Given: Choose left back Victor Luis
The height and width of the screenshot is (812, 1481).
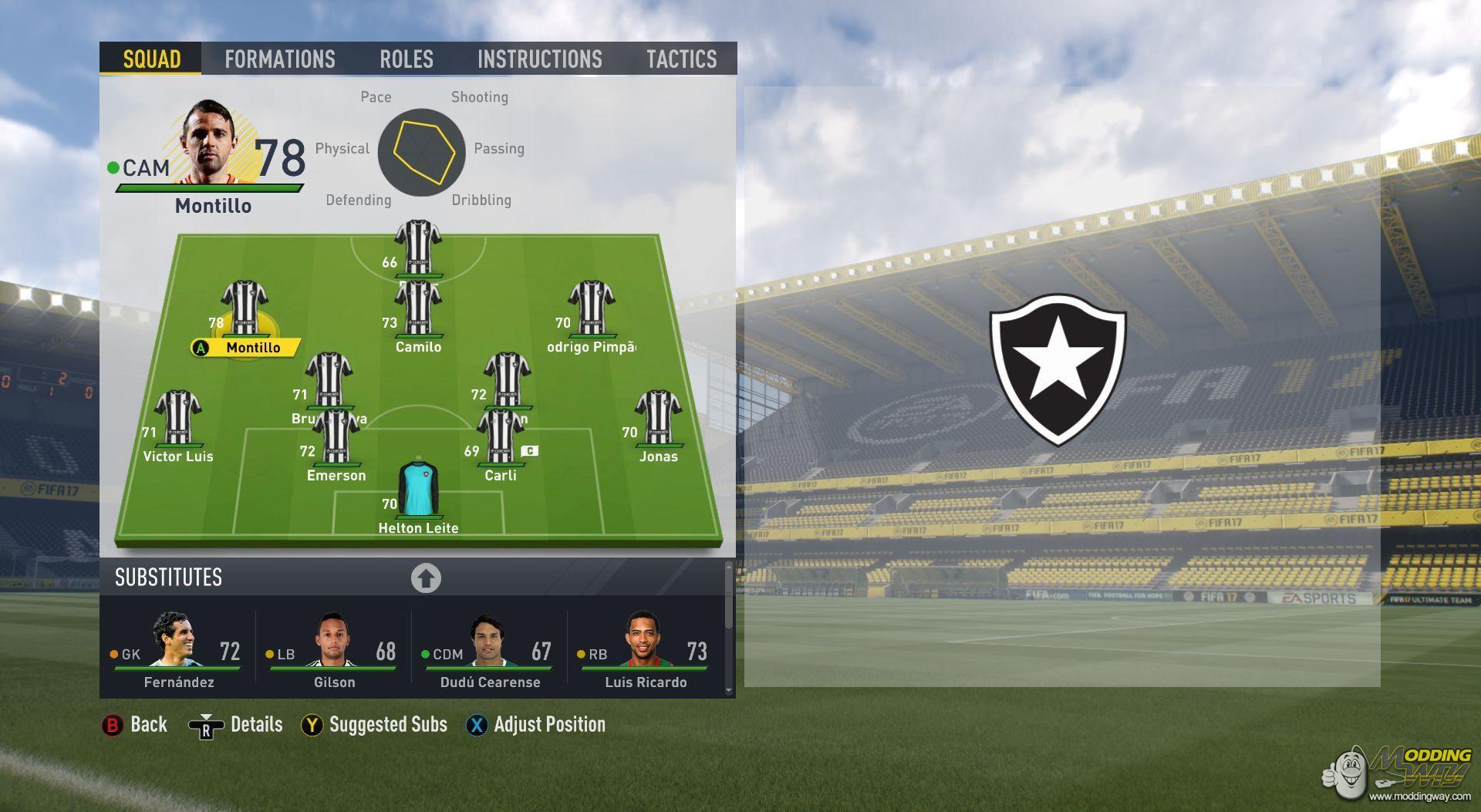Looking at the screenshot, I should tap(178, 420).
